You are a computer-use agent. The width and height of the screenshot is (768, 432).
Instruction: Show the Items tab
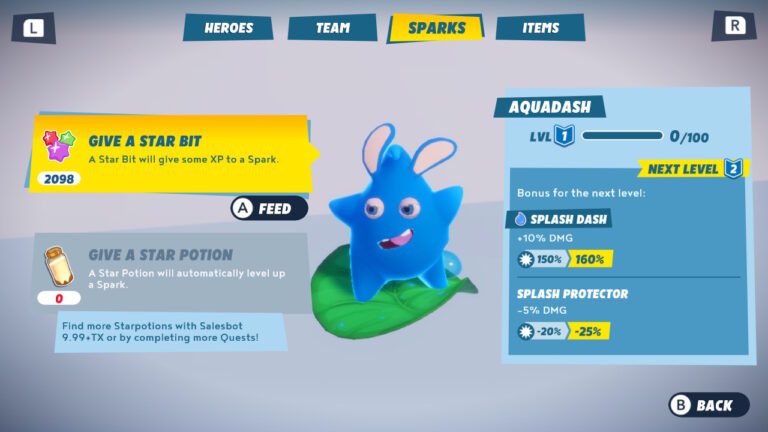[x=540, y=28]
